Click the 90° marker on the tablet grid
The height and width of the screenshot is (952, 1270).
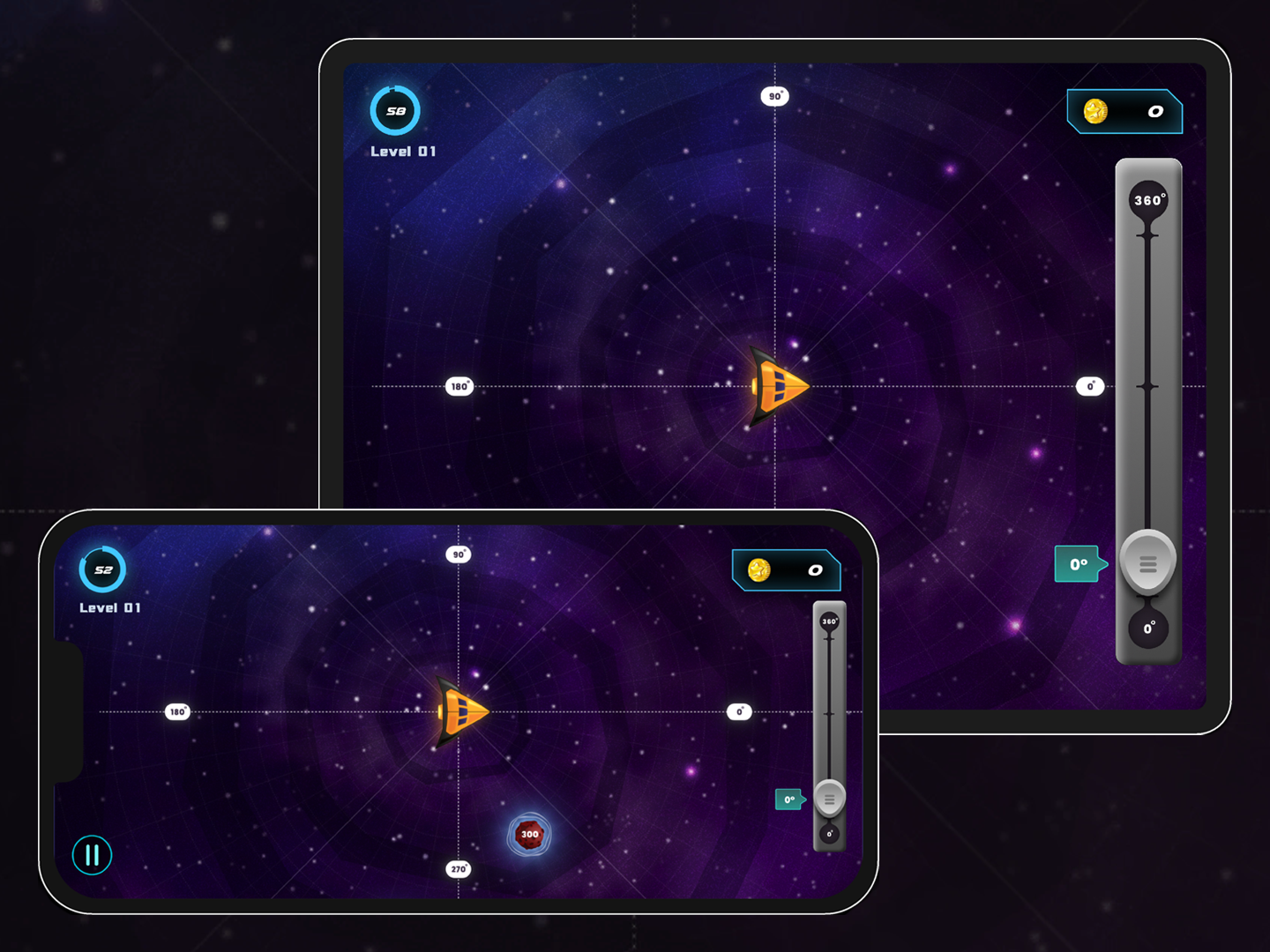(x=774, y=95)
